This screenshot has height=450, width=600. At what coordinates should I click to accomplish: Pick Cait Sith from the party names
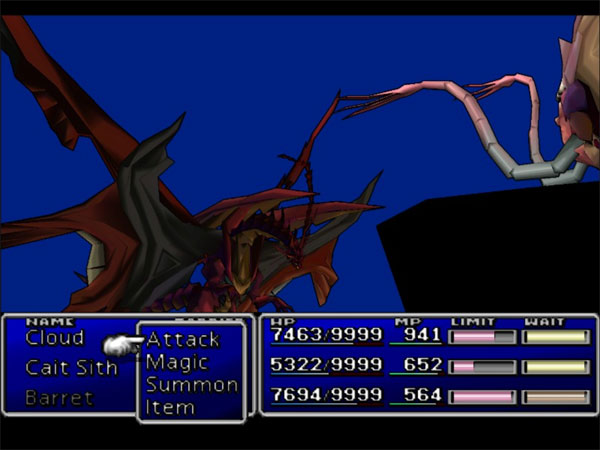point(71,368)
